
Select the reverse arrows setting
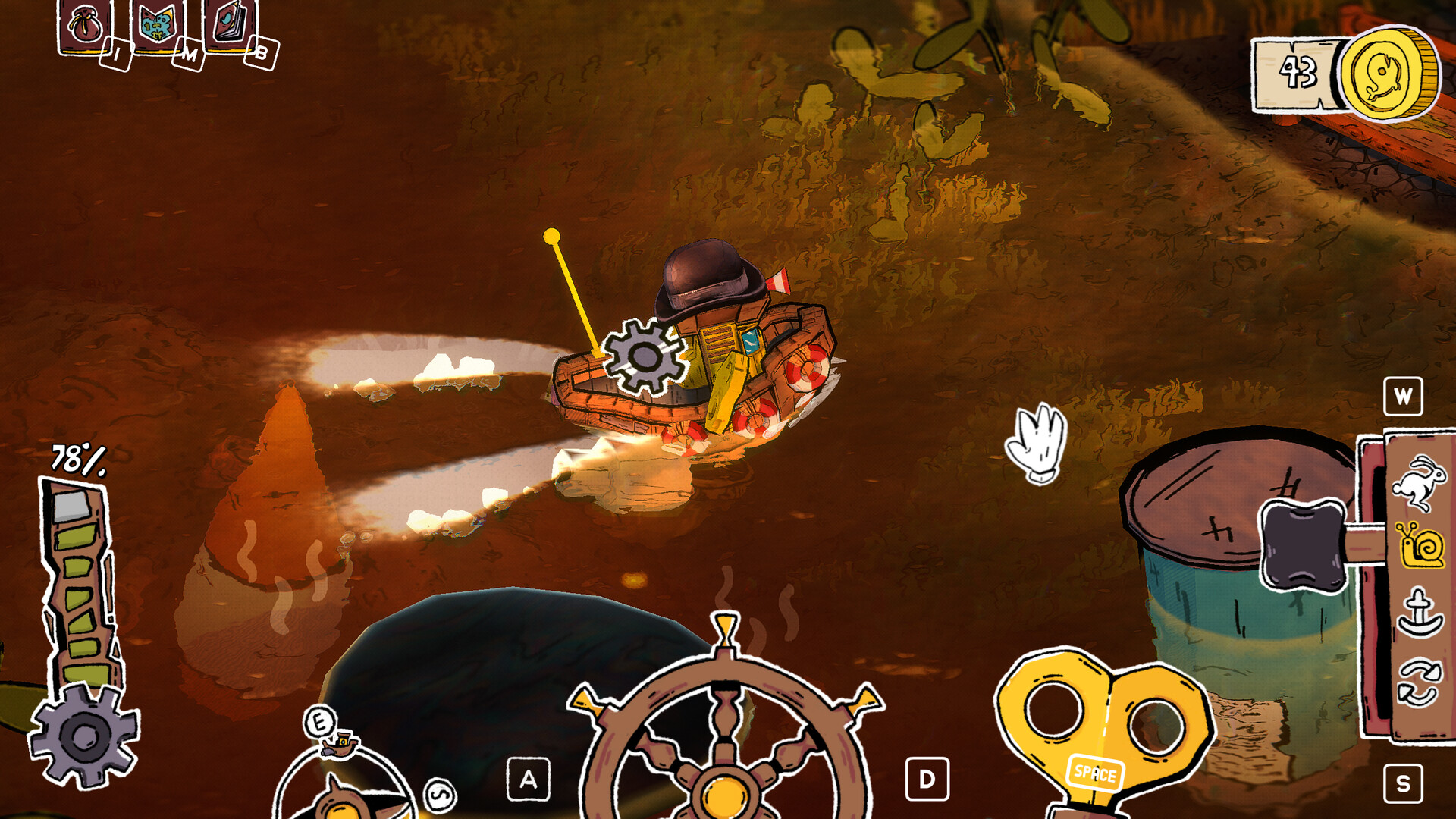1418,682
